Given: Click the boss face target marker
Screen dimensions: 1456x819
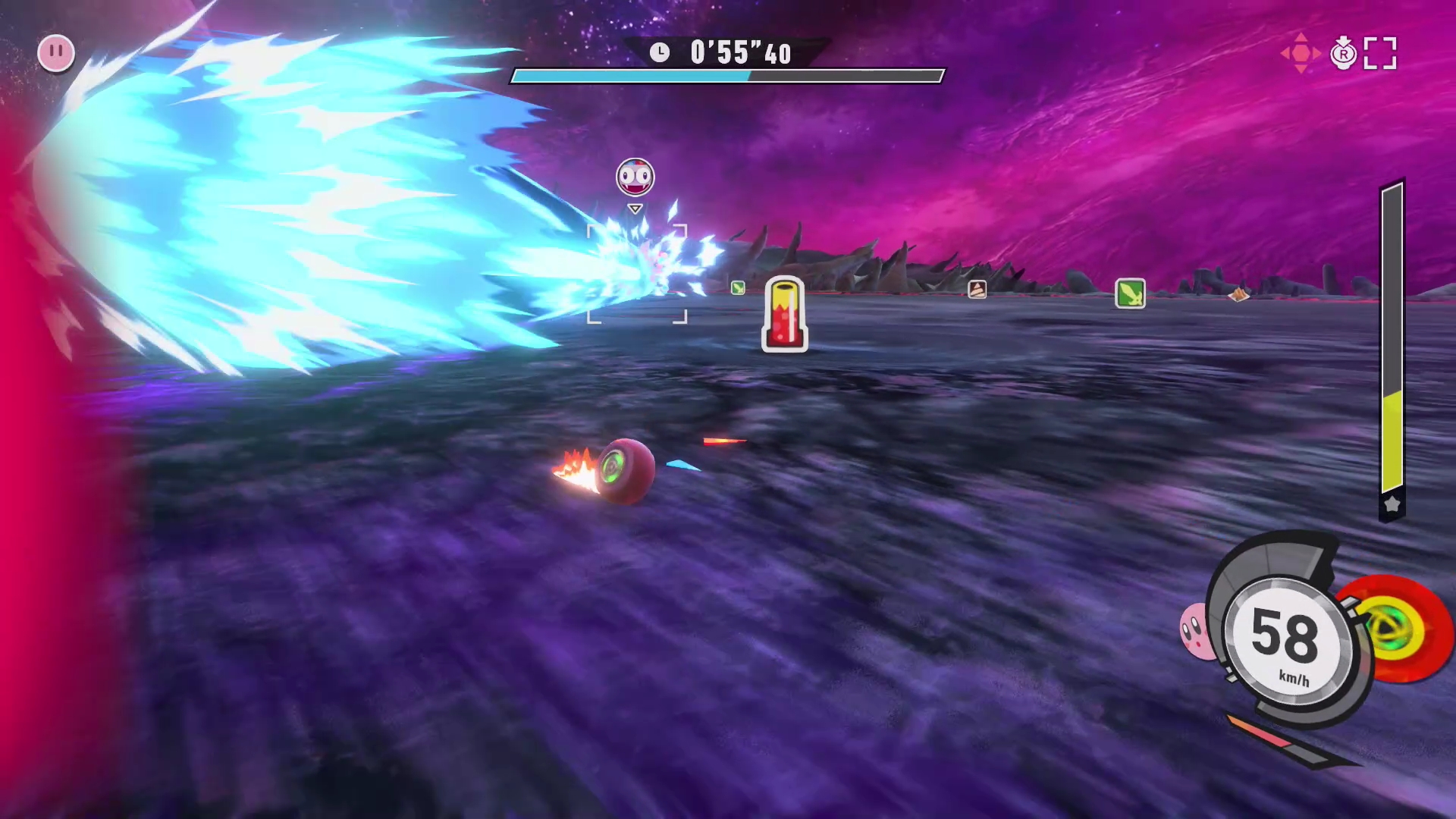Looking at the screenshot, I should tap(635, 177).
